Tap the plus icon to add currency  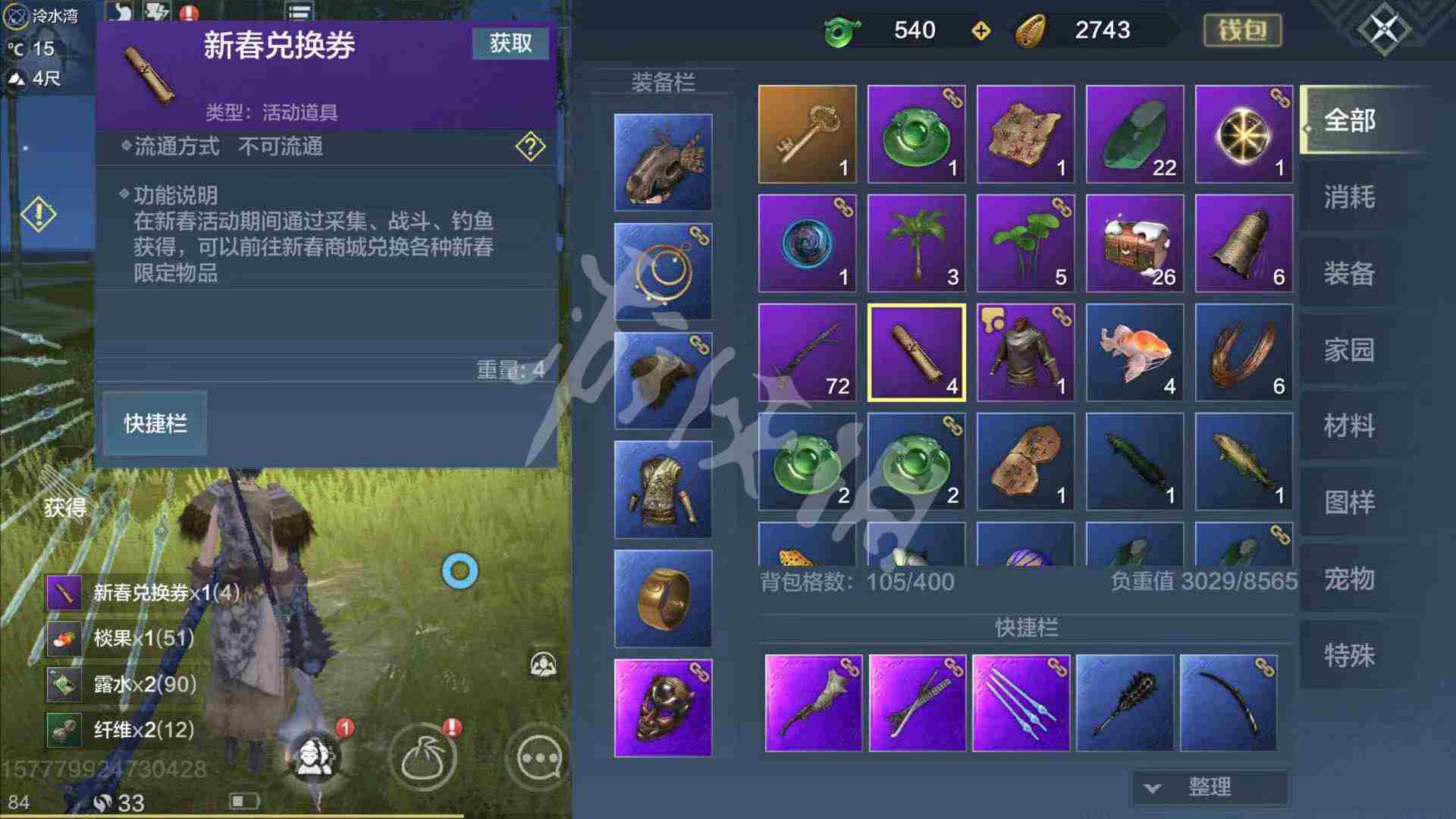(981, 30)
